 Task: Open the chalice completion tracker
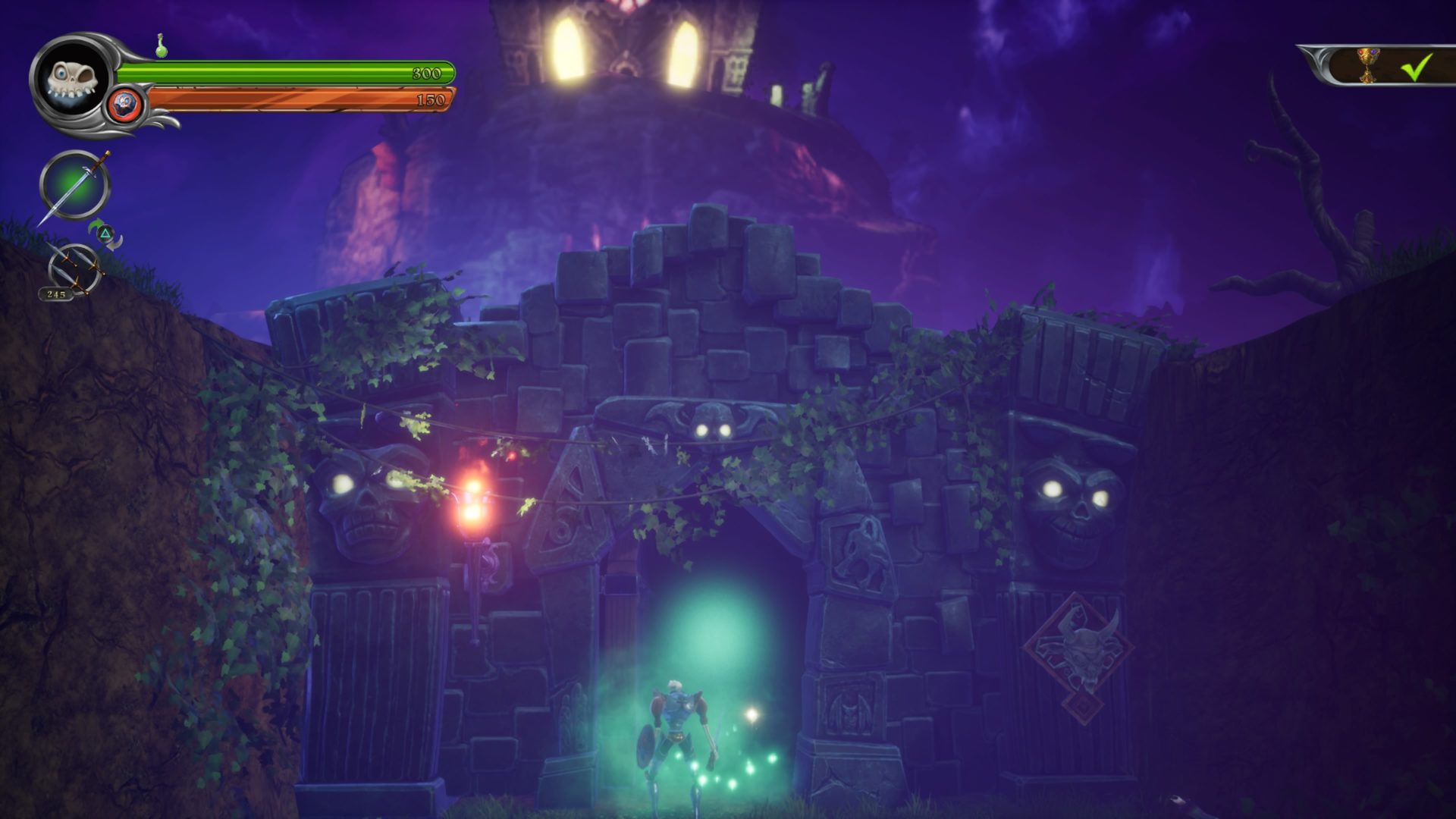tap(1370, 66)
